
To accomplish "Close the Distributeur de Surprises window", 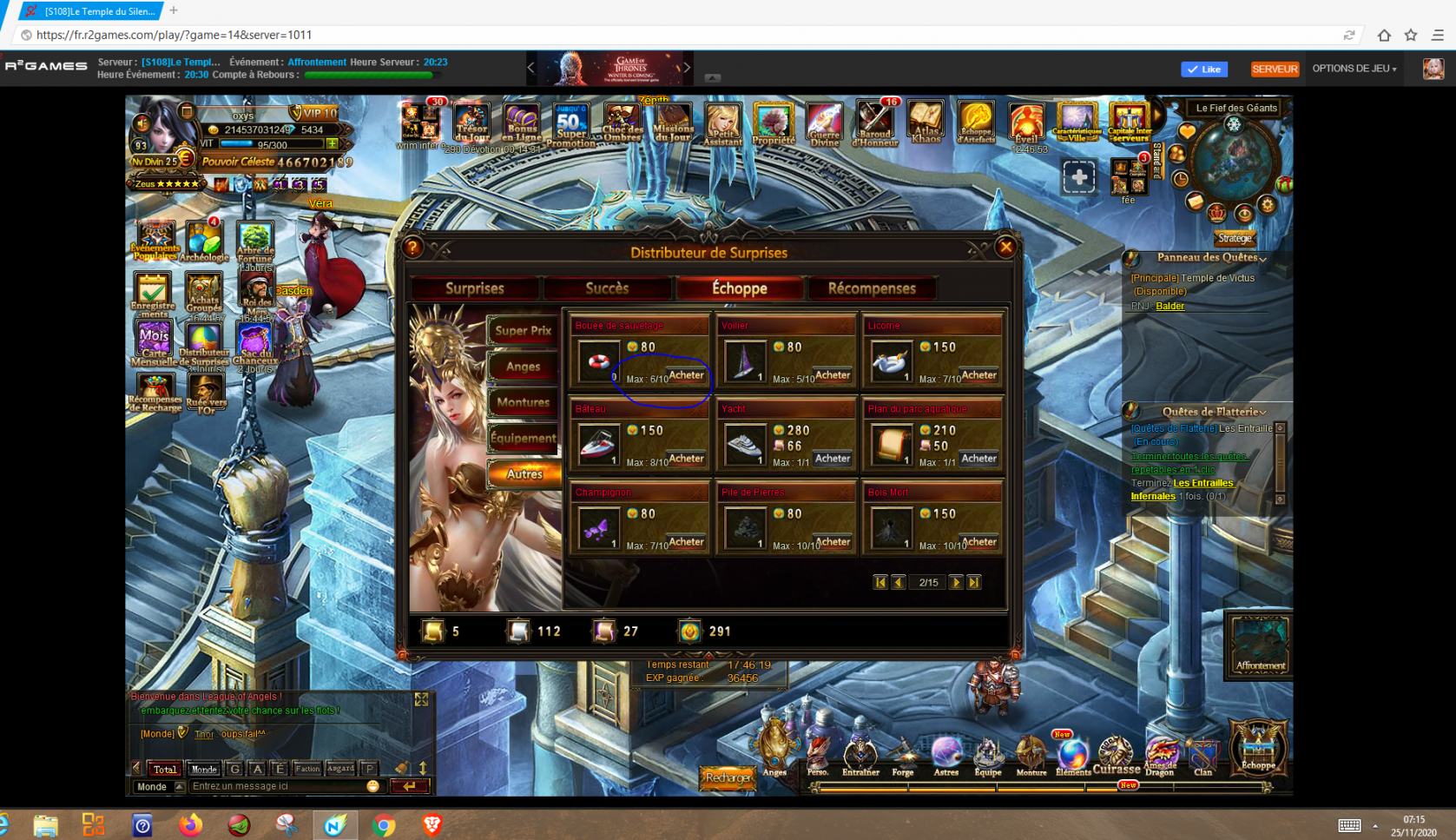I will click(1005, 247).
